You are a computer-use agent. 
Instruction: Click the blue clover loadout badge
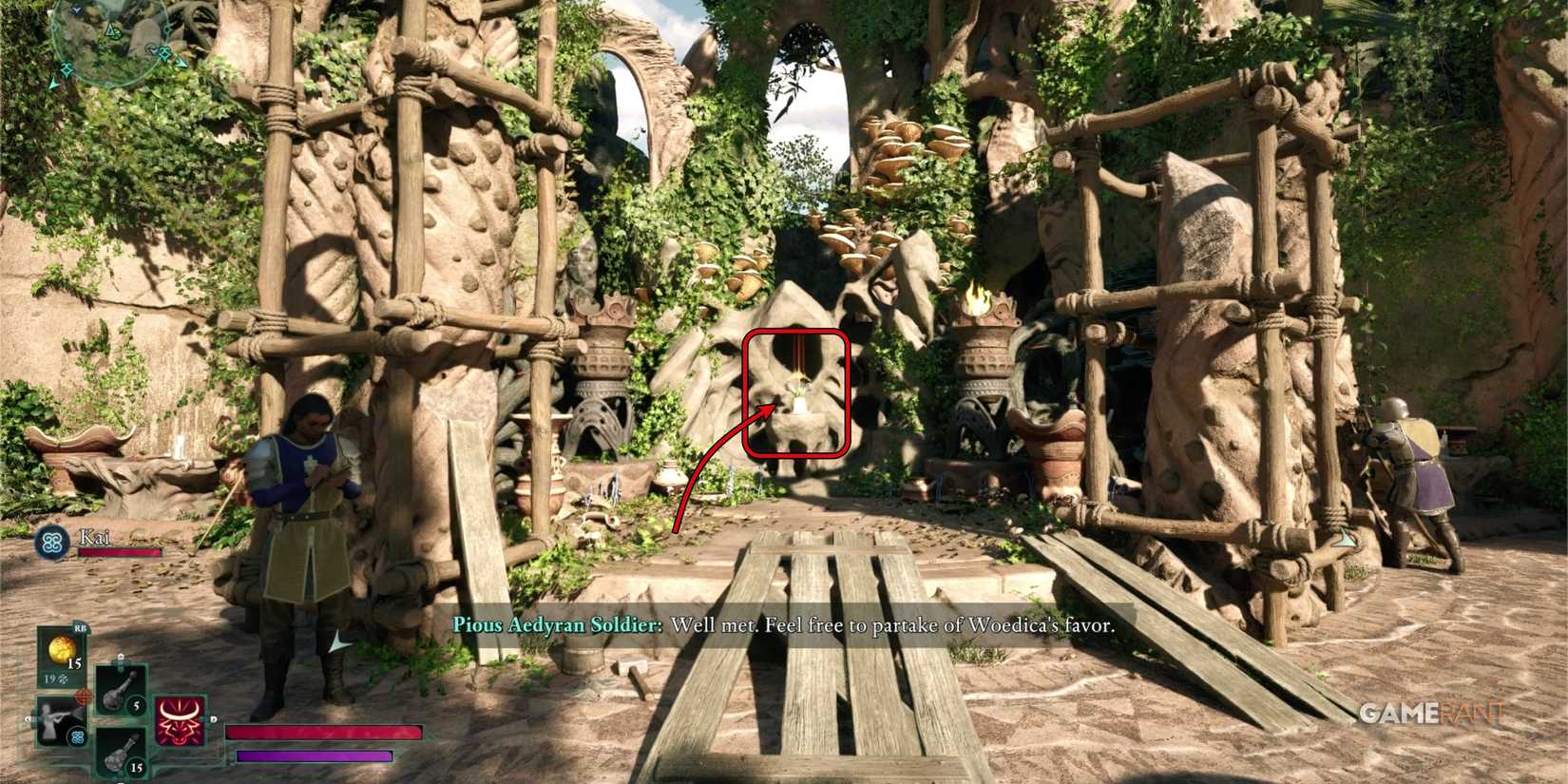point(78,736)
